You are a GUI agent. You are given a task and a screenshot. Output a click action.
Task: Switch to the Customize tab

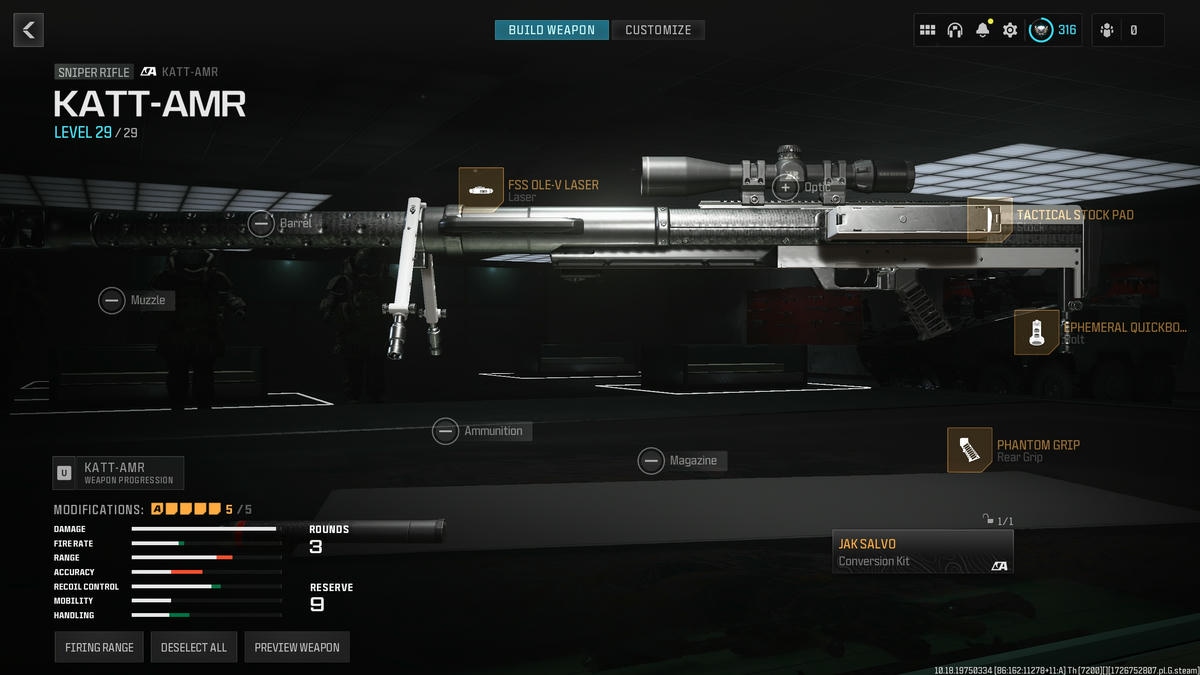[658, 30]
